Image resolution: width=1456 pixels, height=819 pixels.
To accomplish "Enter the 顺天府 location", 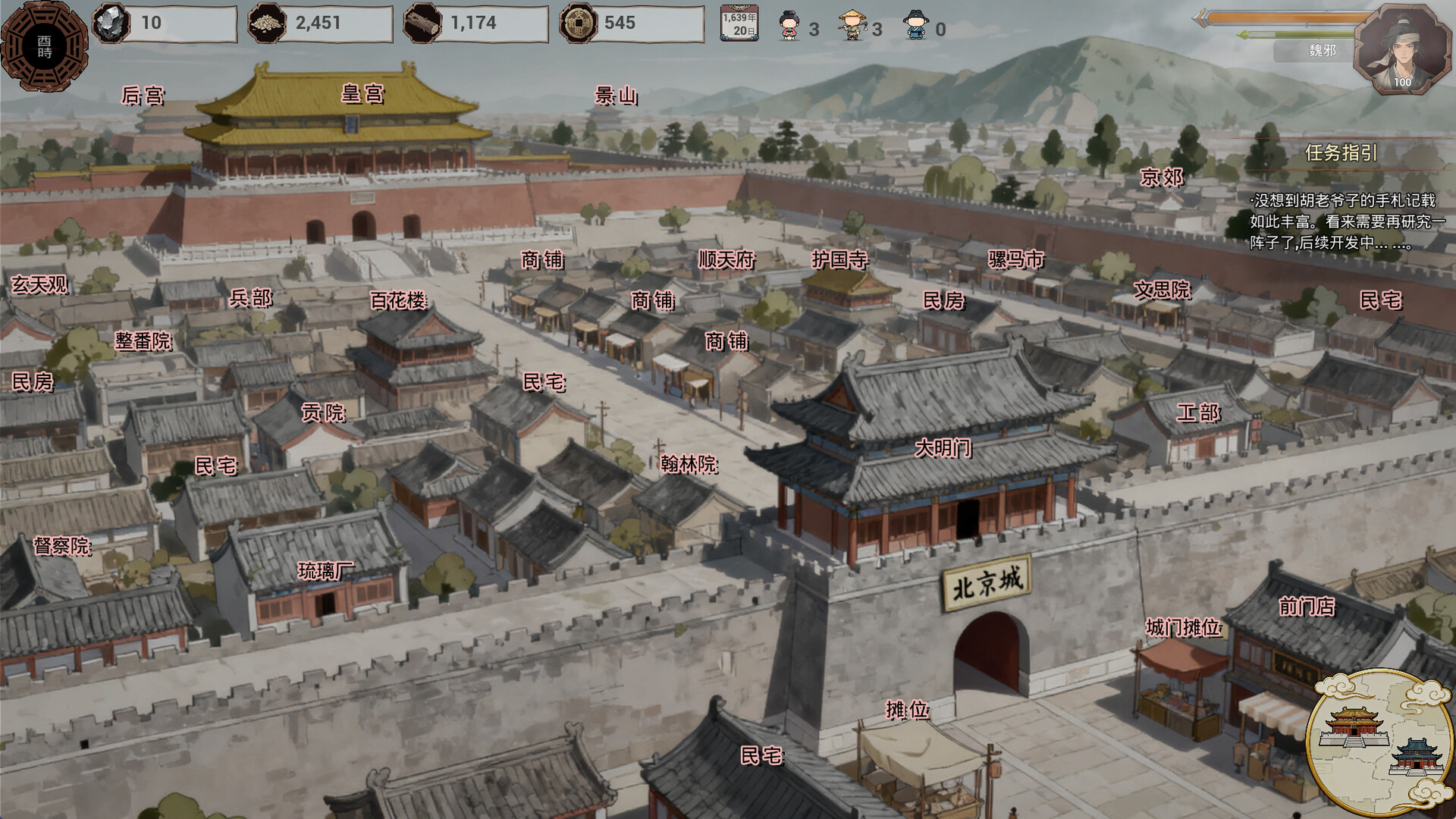I will pyautogui.click(x=726, y=260).
